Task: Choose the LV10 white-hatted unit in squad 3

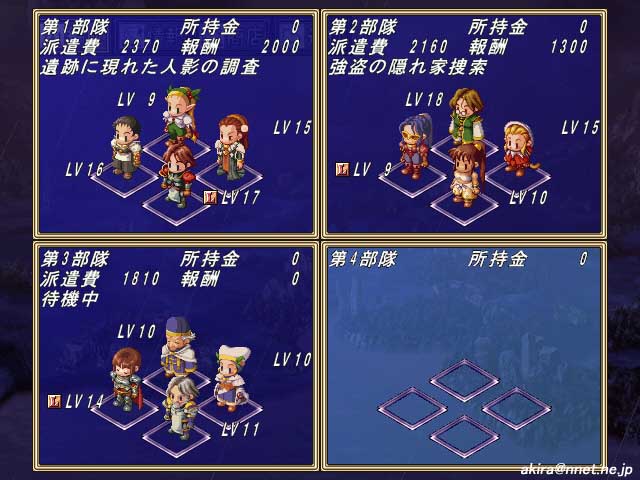Action: click(x=231, y=375)
